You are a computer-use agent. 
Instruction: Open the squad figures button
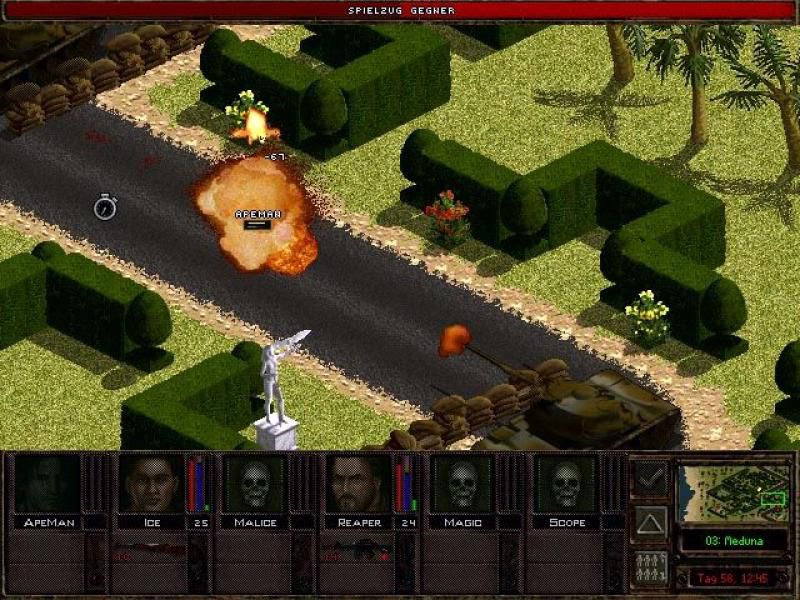point(651,568)
